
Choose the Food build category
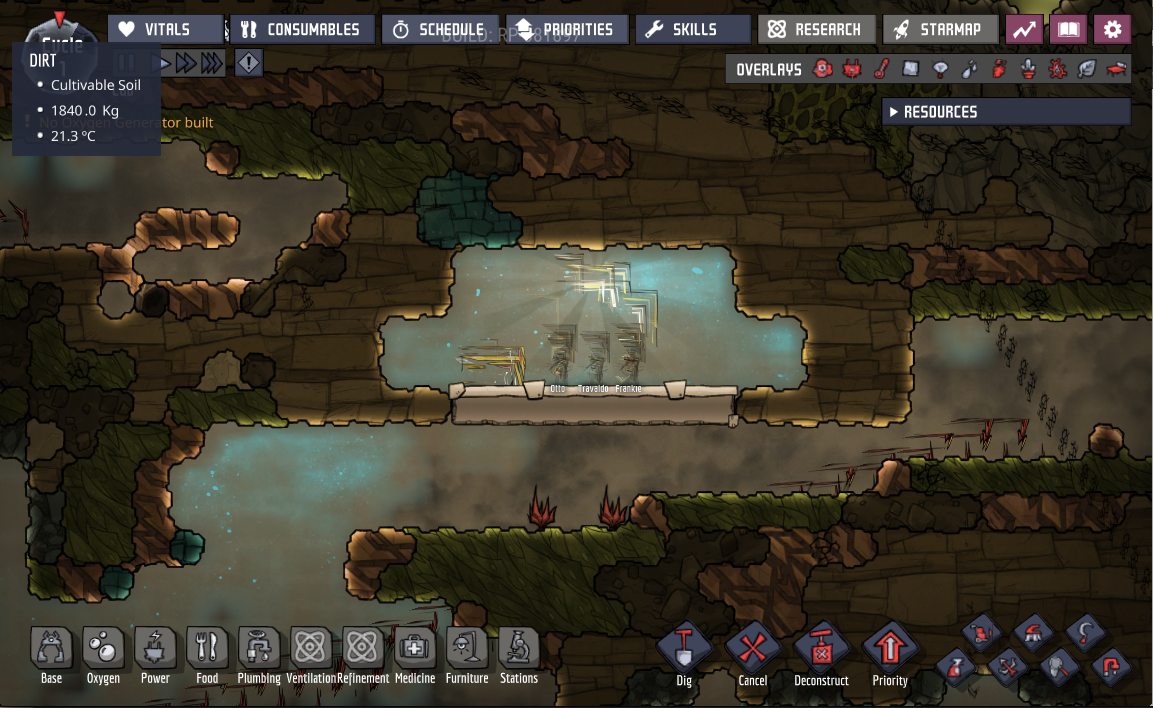207,650
